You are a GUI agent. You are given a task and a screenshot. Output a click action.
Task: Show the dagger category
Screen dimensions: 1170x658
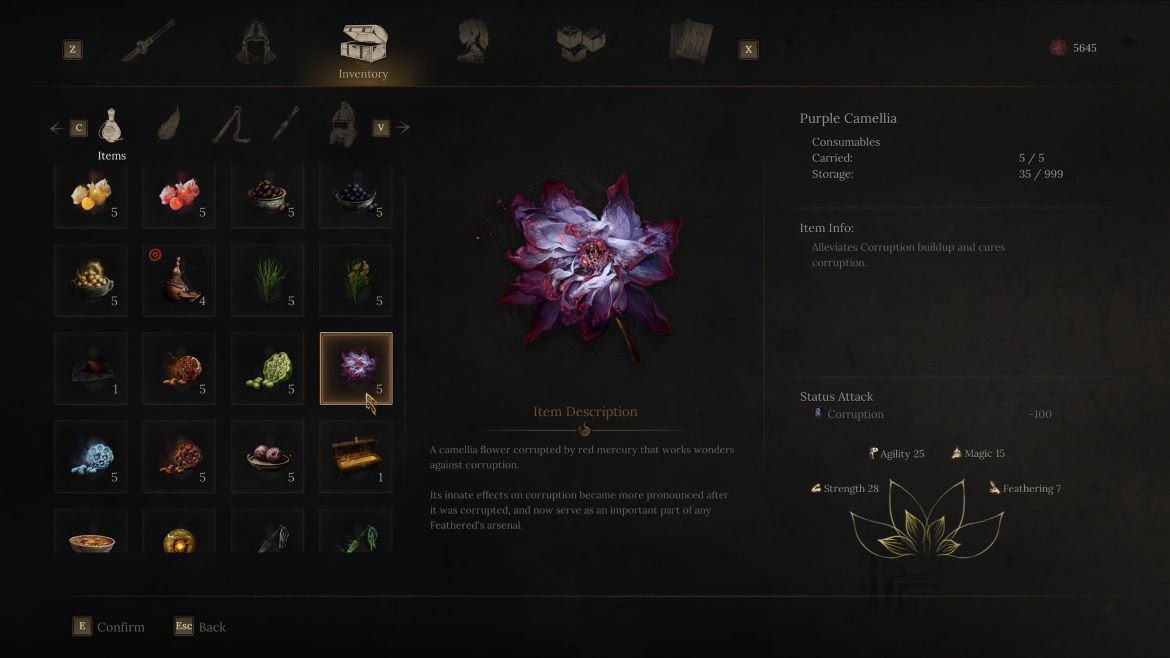[x=285, y=126]
